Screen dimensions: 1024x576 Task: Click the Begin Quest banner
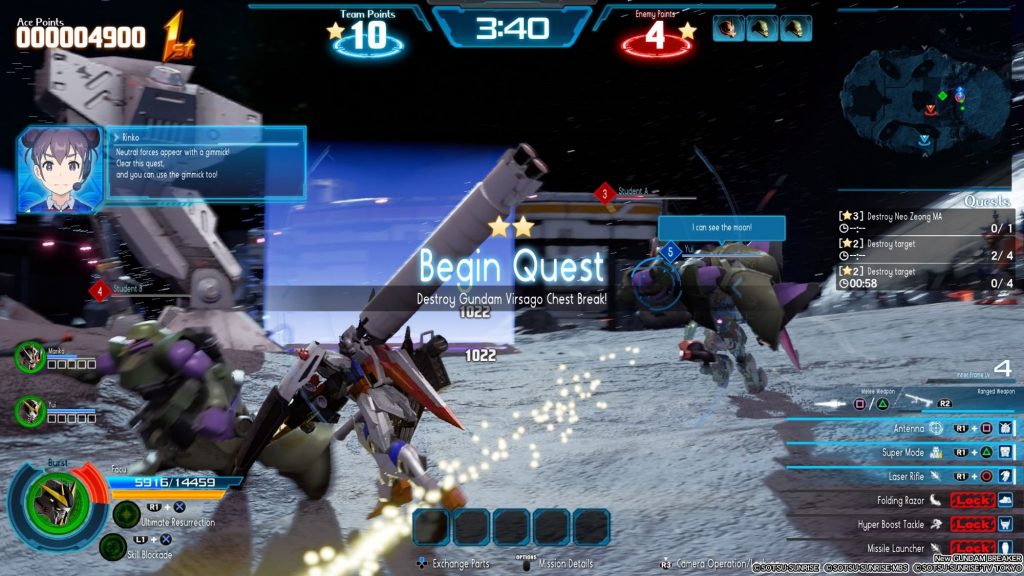pyautogui.click(x=512, y=267)
